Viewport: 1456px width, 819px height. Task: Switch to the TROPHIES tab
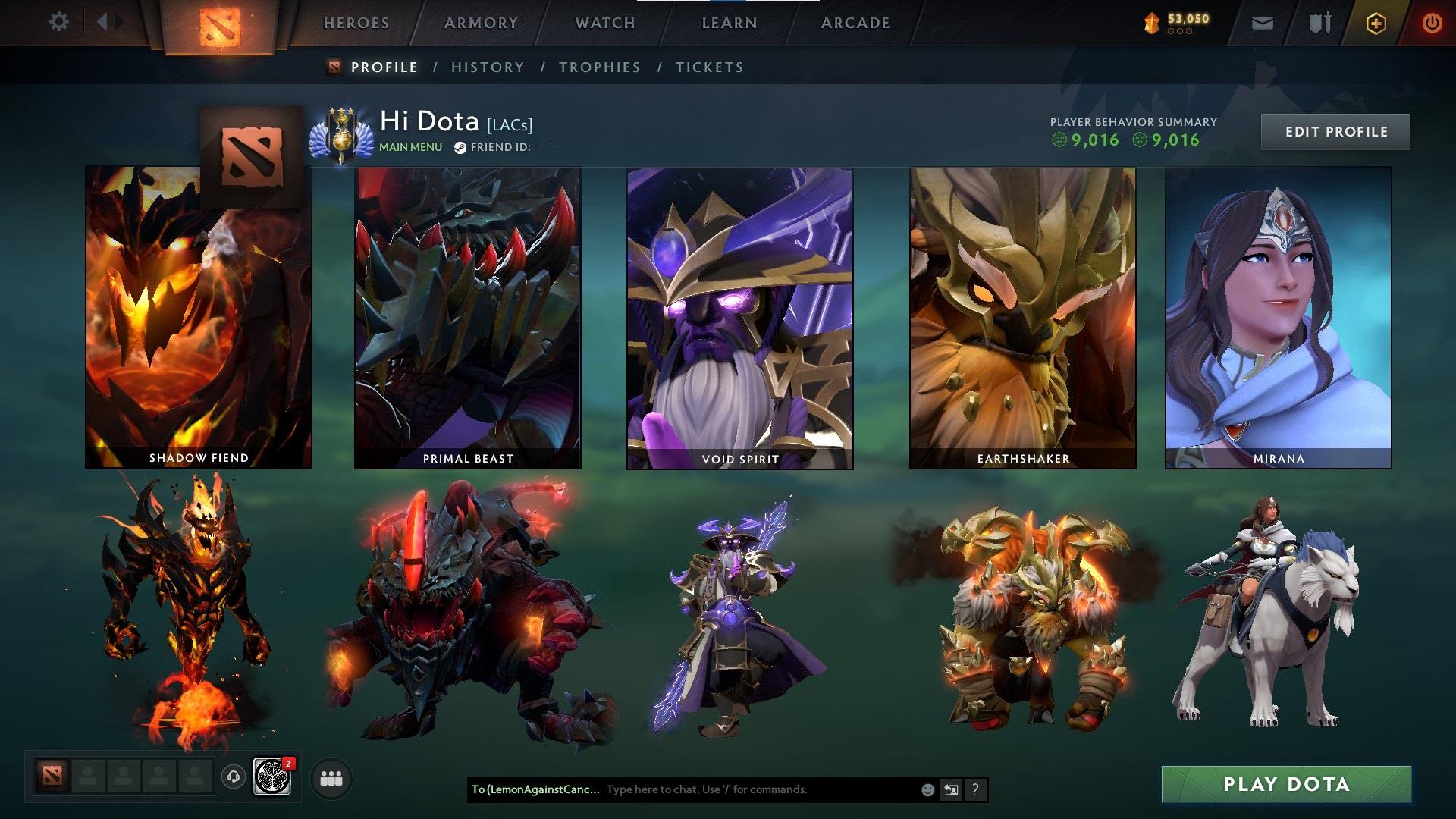point(599,67)
